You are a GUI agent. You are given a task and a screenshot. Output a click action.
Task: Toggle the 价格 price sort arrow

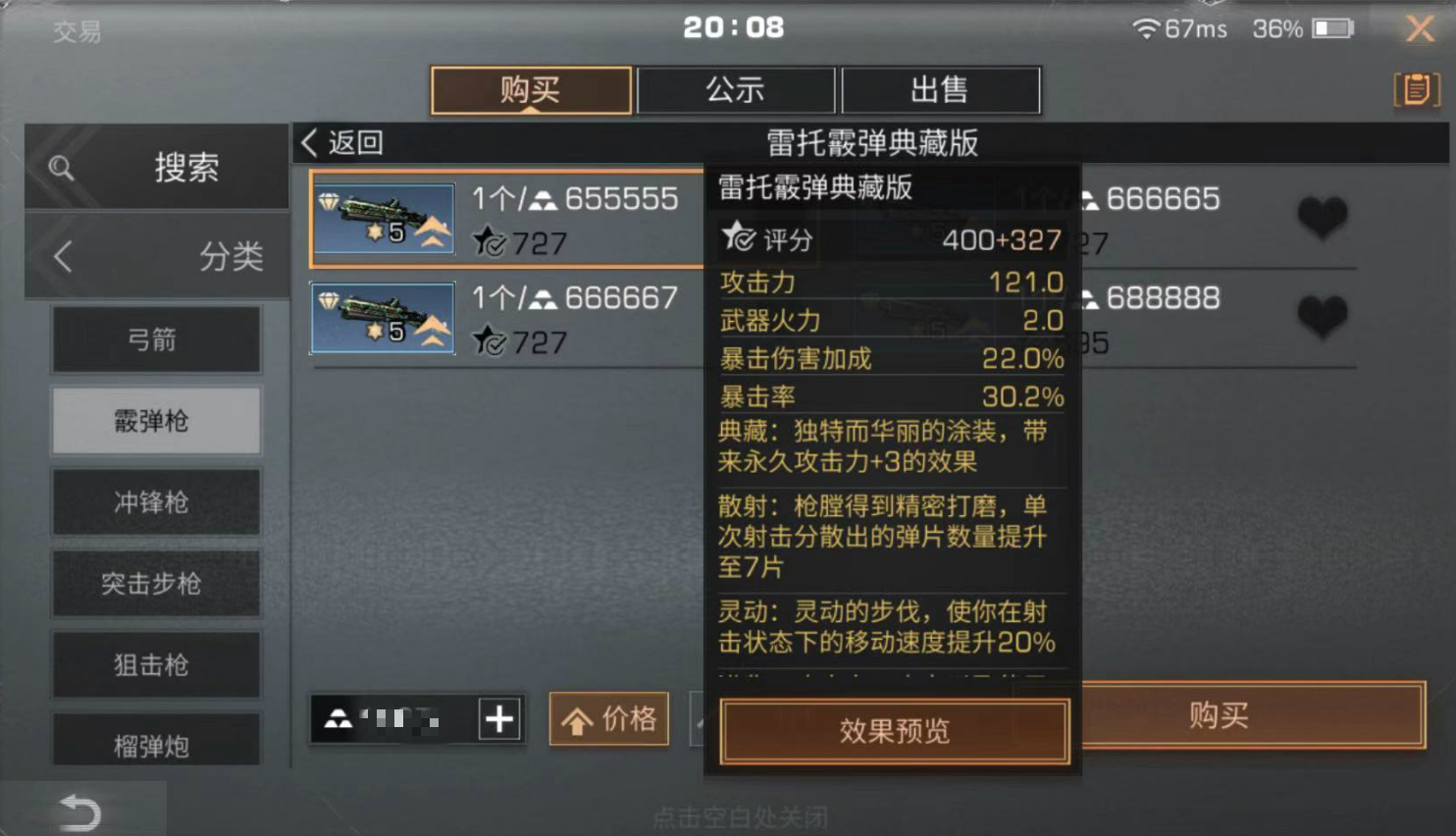point(607,718)
